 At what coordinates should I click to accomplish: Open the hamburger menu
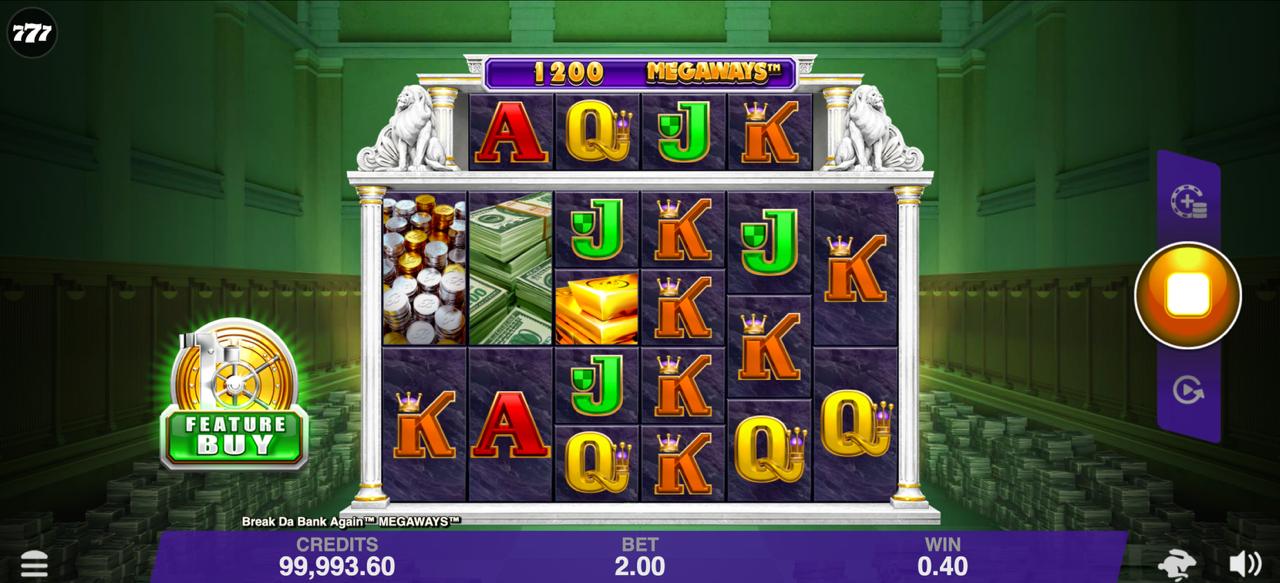pyautogui.click(x=34, y=564)
